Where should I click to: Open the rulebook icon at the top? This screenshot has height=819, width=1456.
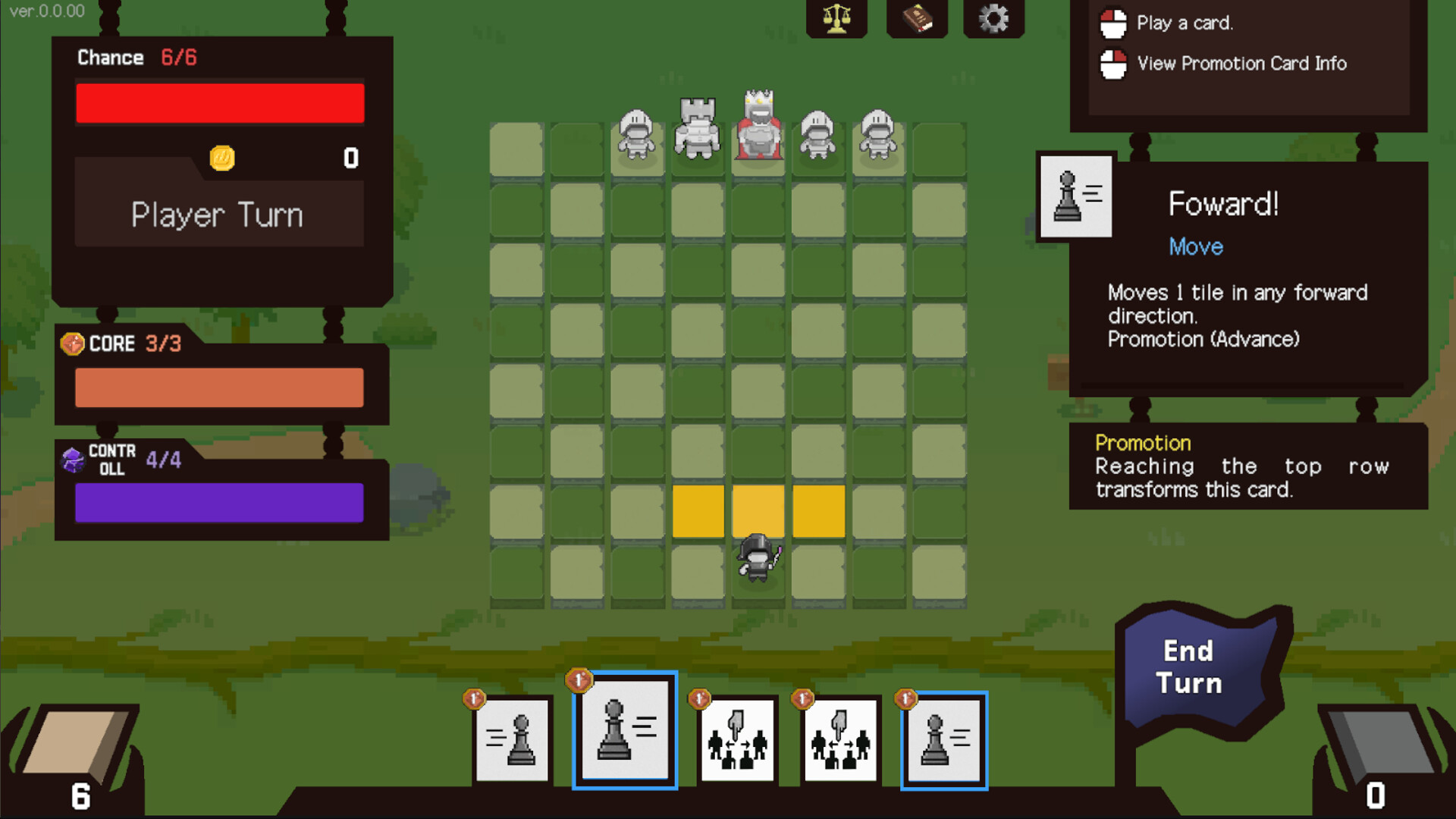(x=917, y=19)
